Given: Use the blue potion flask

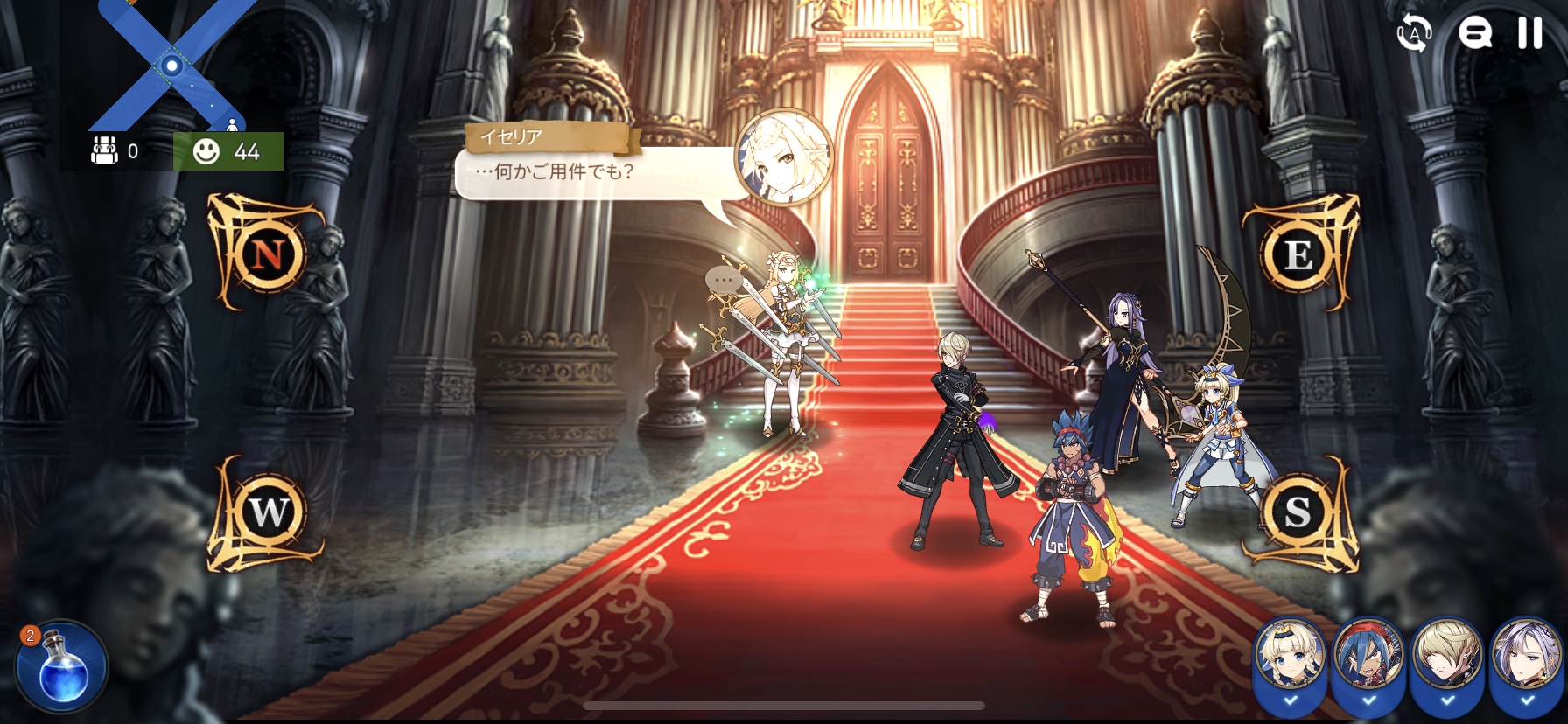Looking at the screenshot, I should [61, 668].
